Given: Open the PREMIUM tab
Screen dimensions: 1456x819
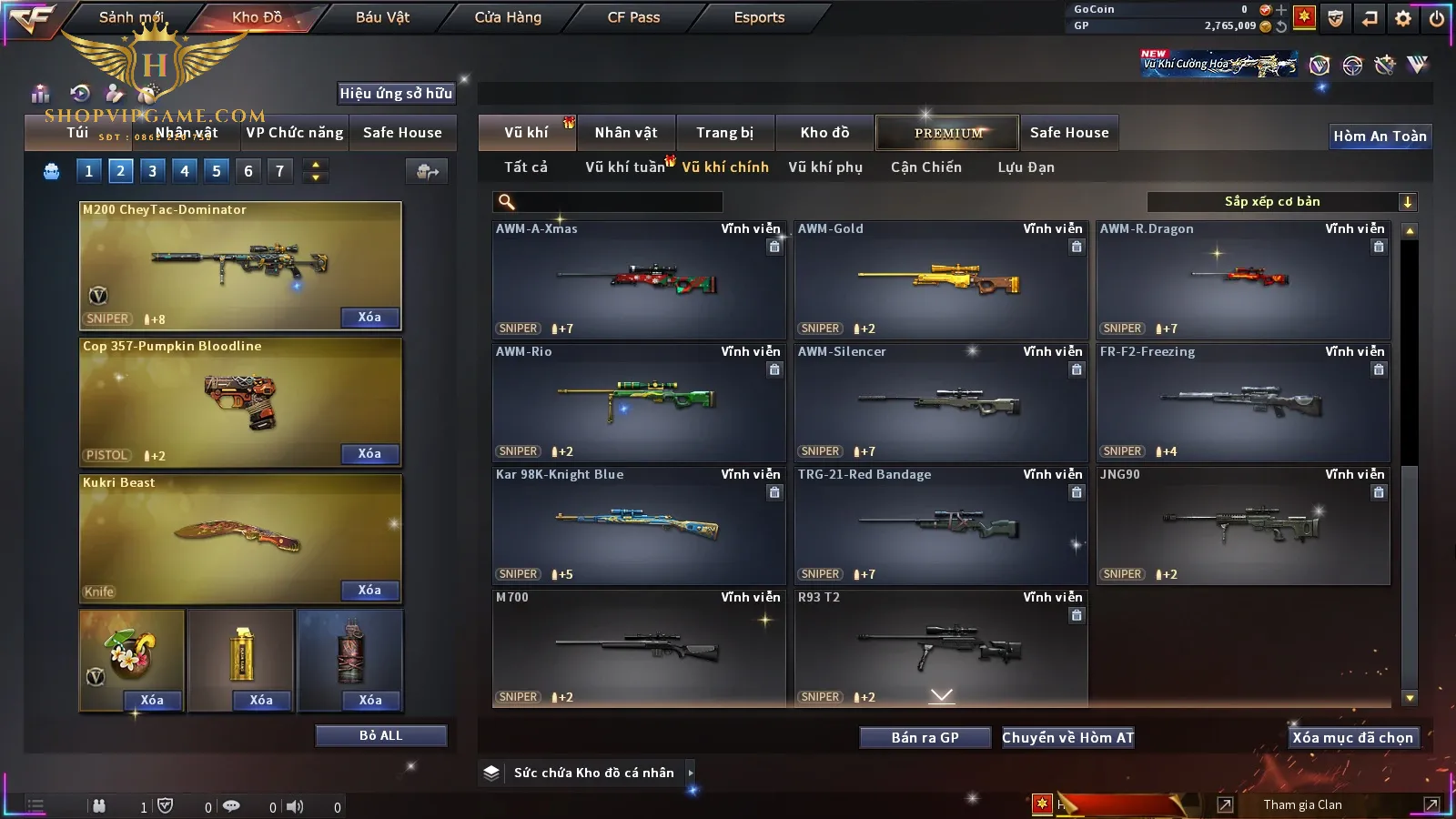Looking at the screenshot, I should click(947, 133).
